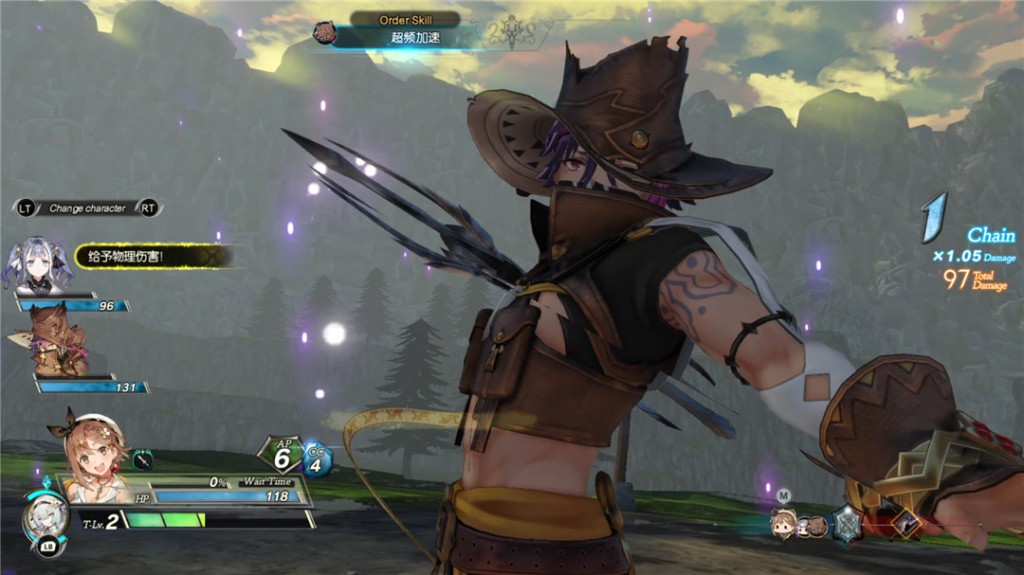Open the Order Skill 超频加速 banner
Screen dimensions: 1024x575
[404, 35]
